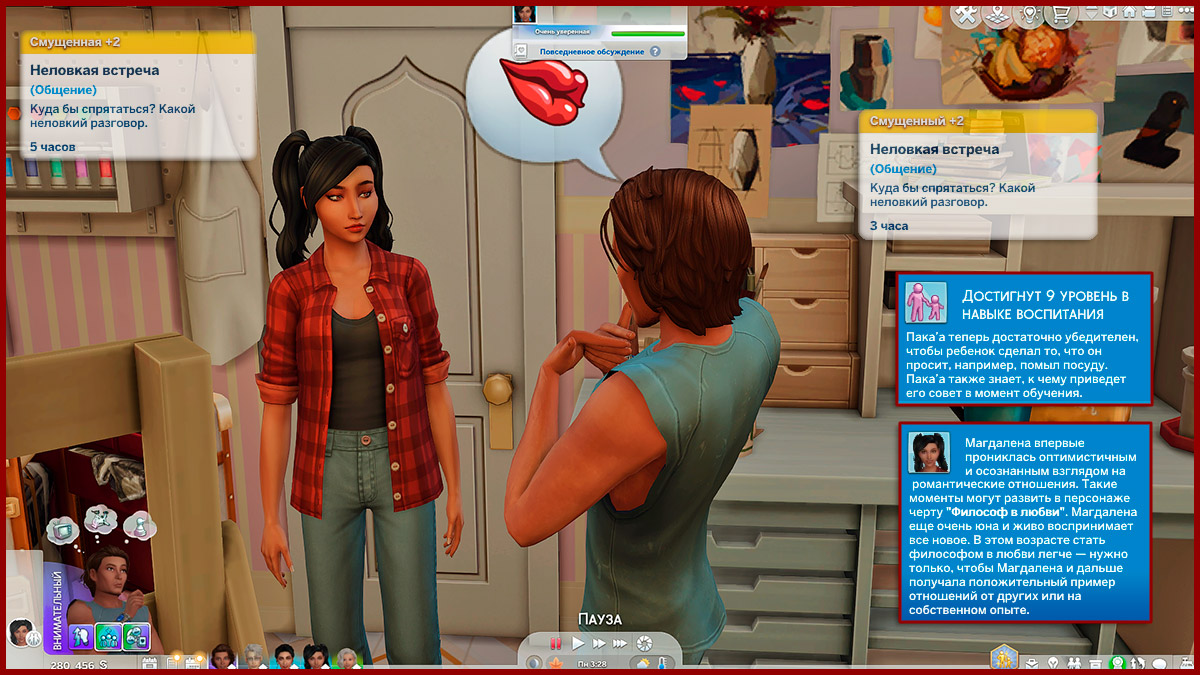Image resolution: width=1200 pixels, height=675 pixels.
Task: Select active Sim portrait in bottom-left corner
Action: click(x=20, y=632)
